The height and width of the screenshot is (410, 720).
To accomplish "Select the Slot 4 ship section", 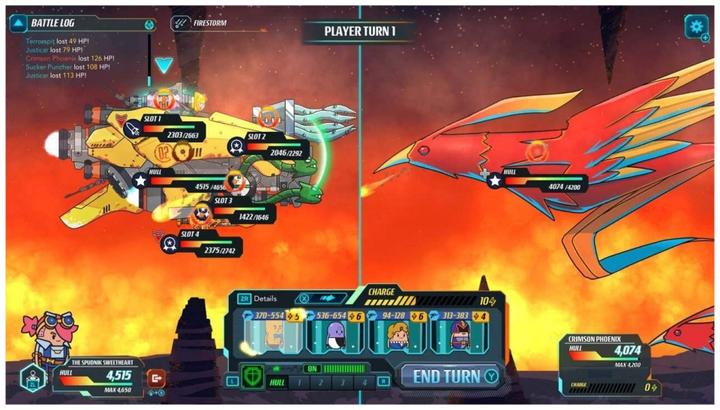I will coord(171,243).
